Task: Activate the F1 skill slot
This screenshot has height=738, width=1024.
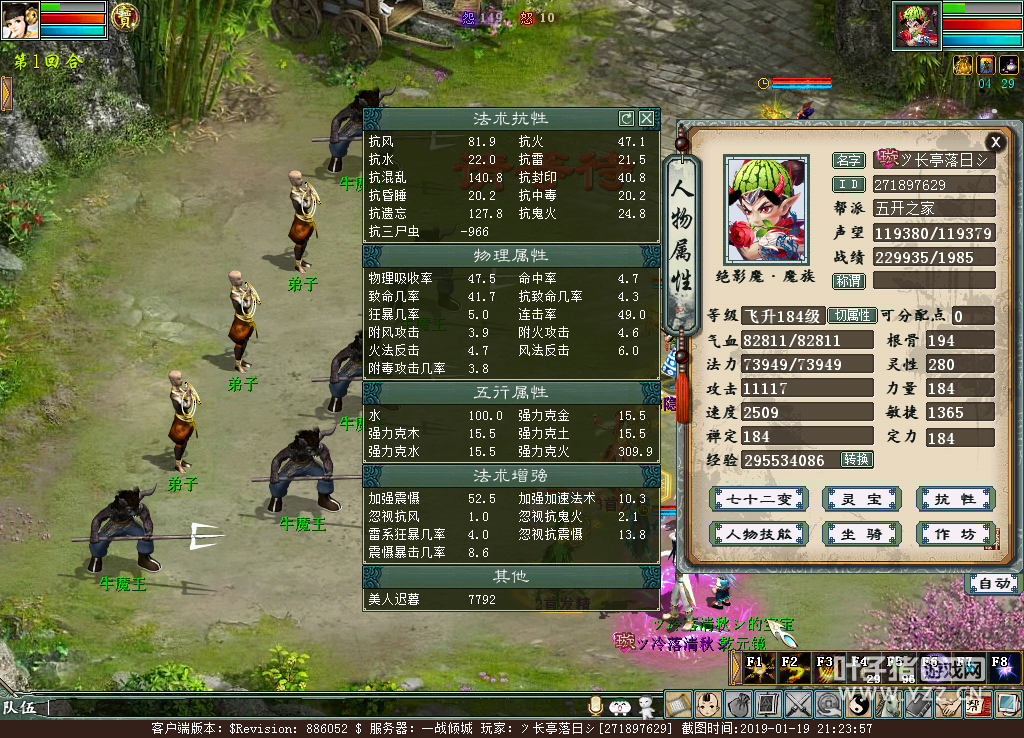Action: [756, 668]
